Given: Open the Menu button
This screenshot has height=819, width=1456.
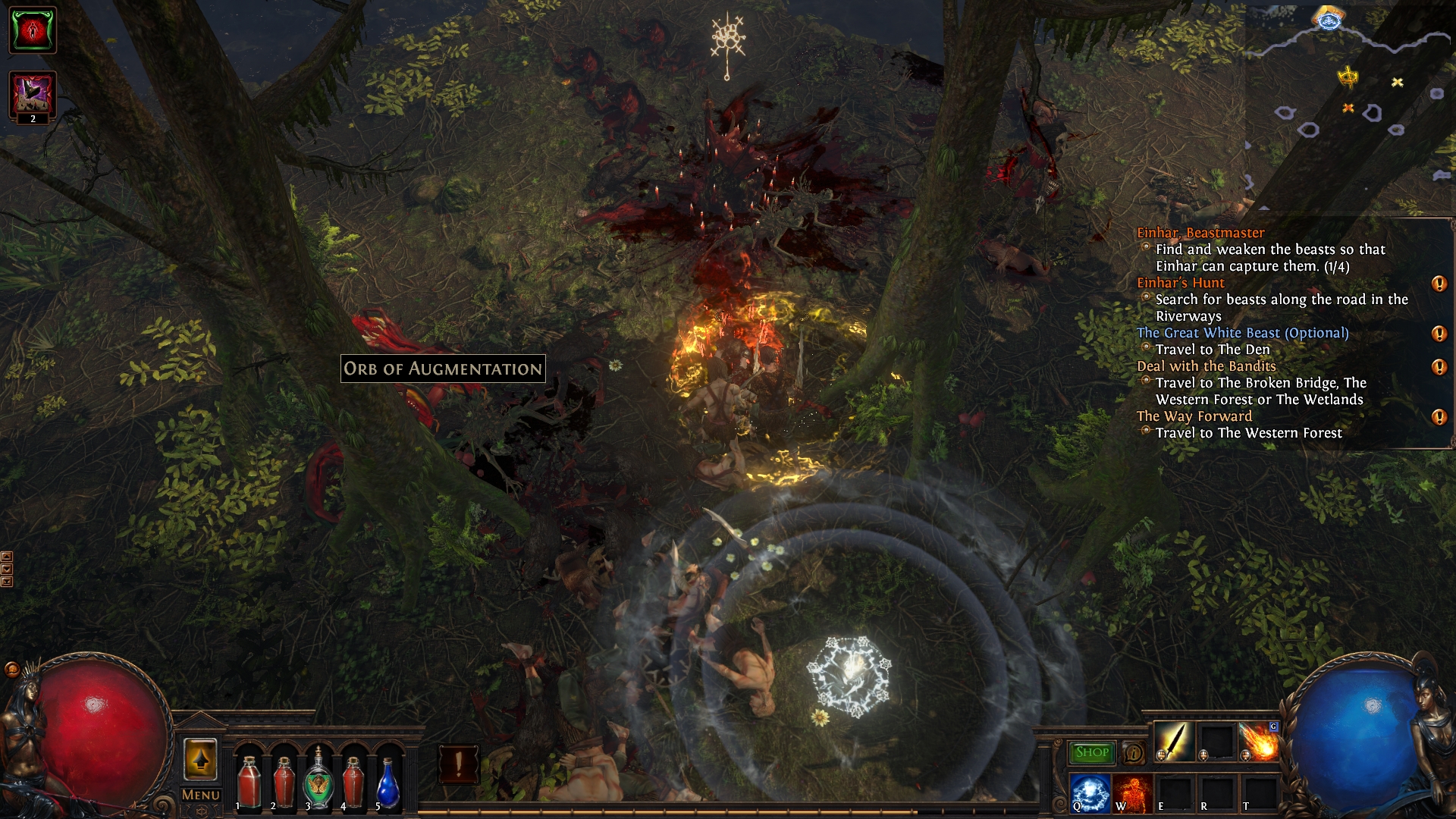Looking at the screenshot, I should point(201,795).
